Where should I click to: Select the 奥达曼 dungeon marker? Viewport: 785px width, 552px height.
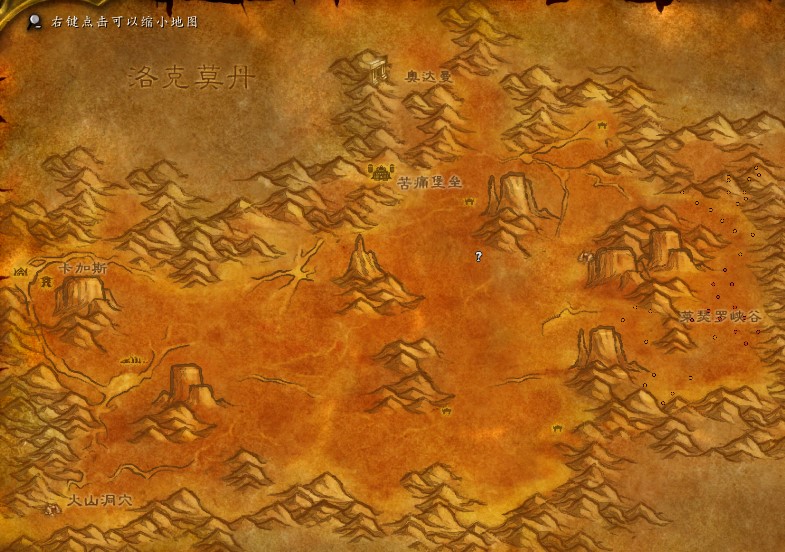[x=378, y=70]
